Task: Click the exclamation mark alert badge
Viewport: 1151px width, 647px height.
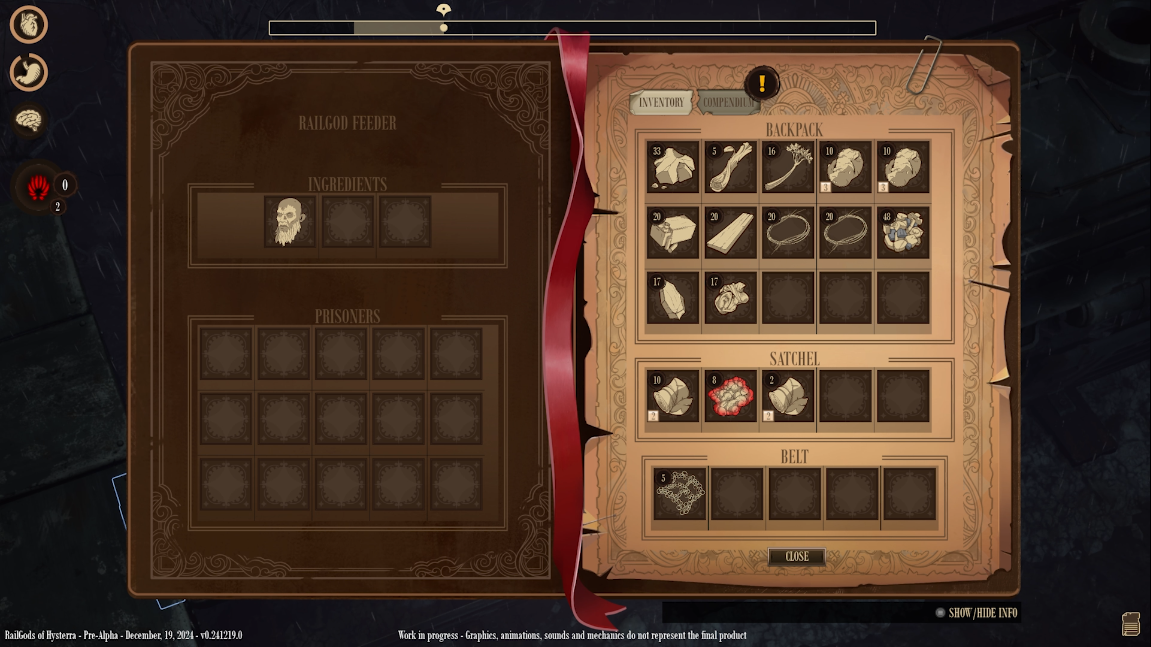Action: pos(762,84)
